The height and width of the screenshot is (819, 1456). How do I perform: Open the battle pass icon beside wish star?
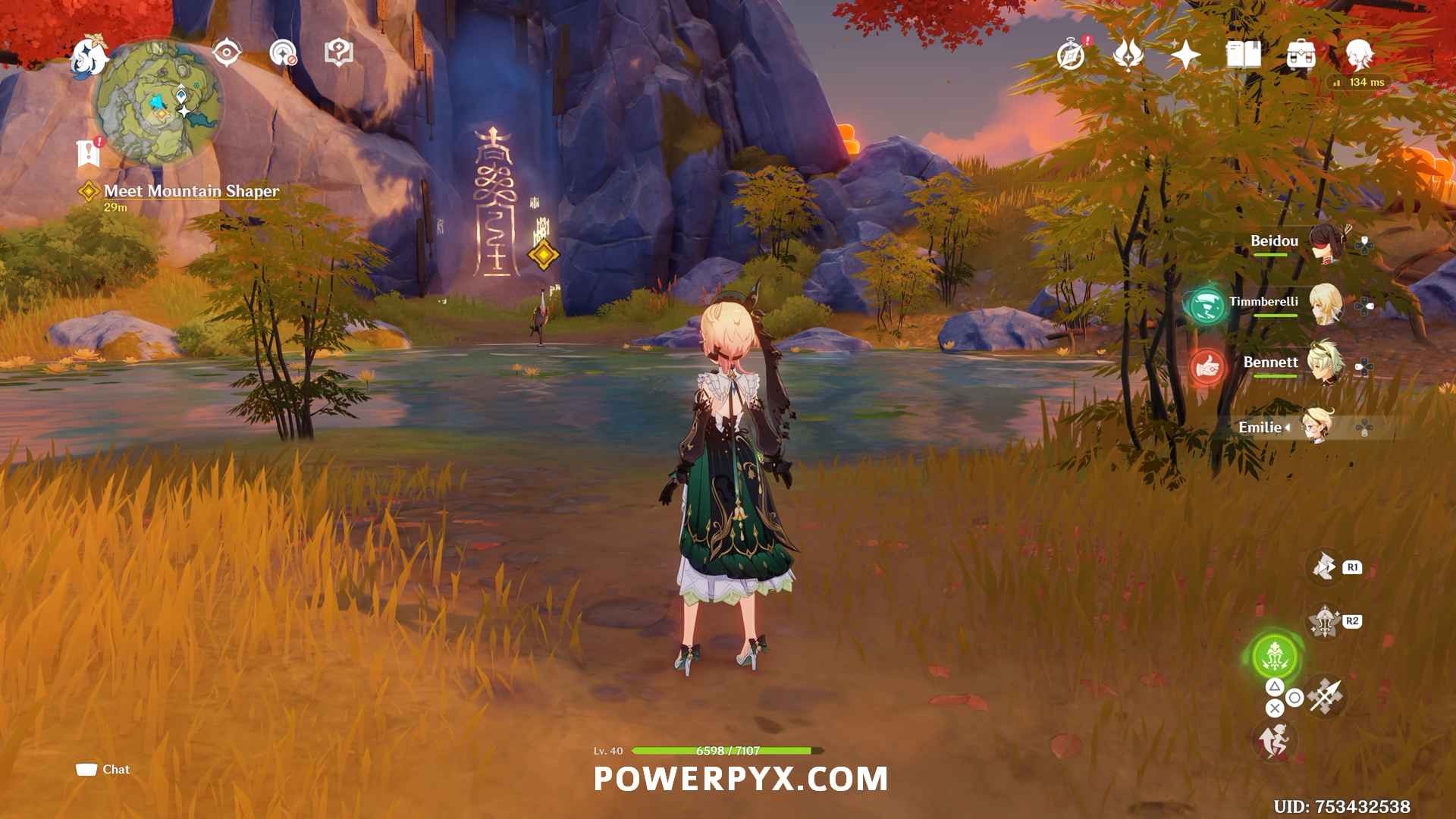click(1128, 55)
